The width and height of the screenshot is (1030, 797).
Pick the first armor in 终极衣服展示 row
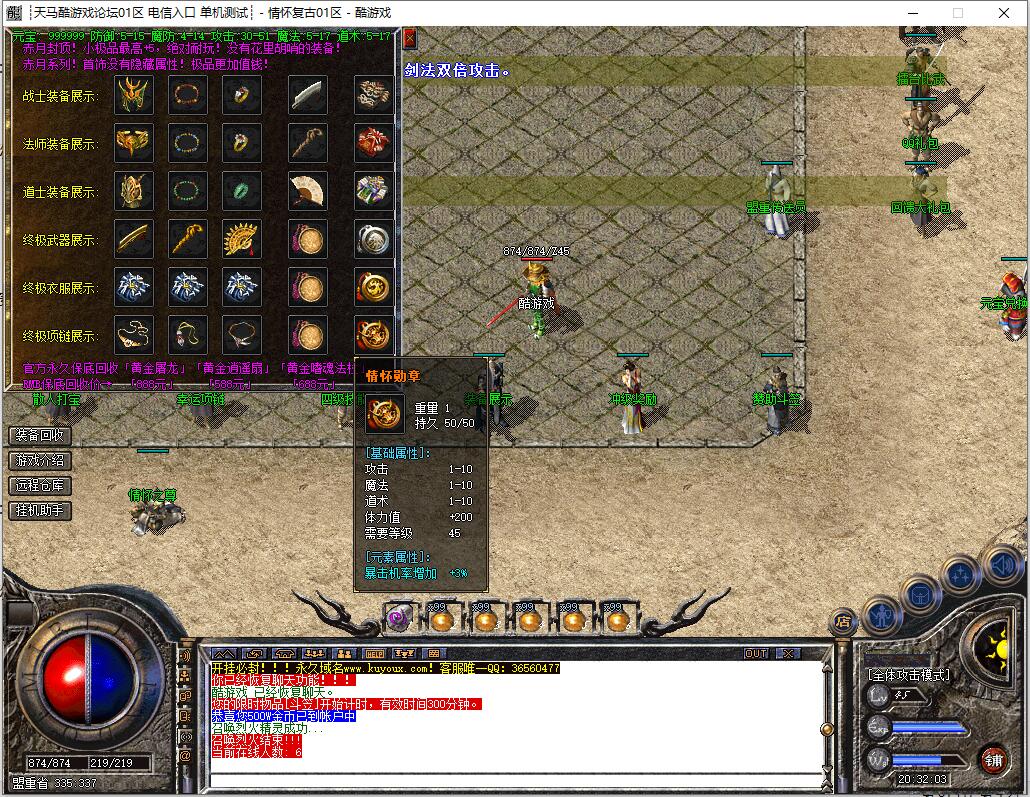[133, 287]
